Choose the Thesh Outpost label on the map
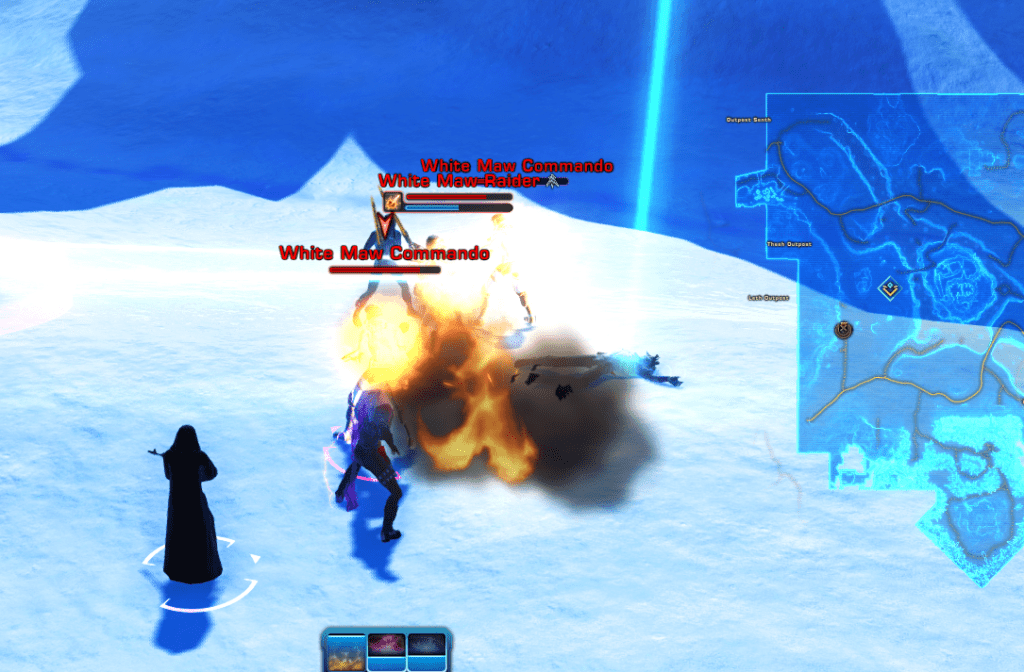 [788, 244]
